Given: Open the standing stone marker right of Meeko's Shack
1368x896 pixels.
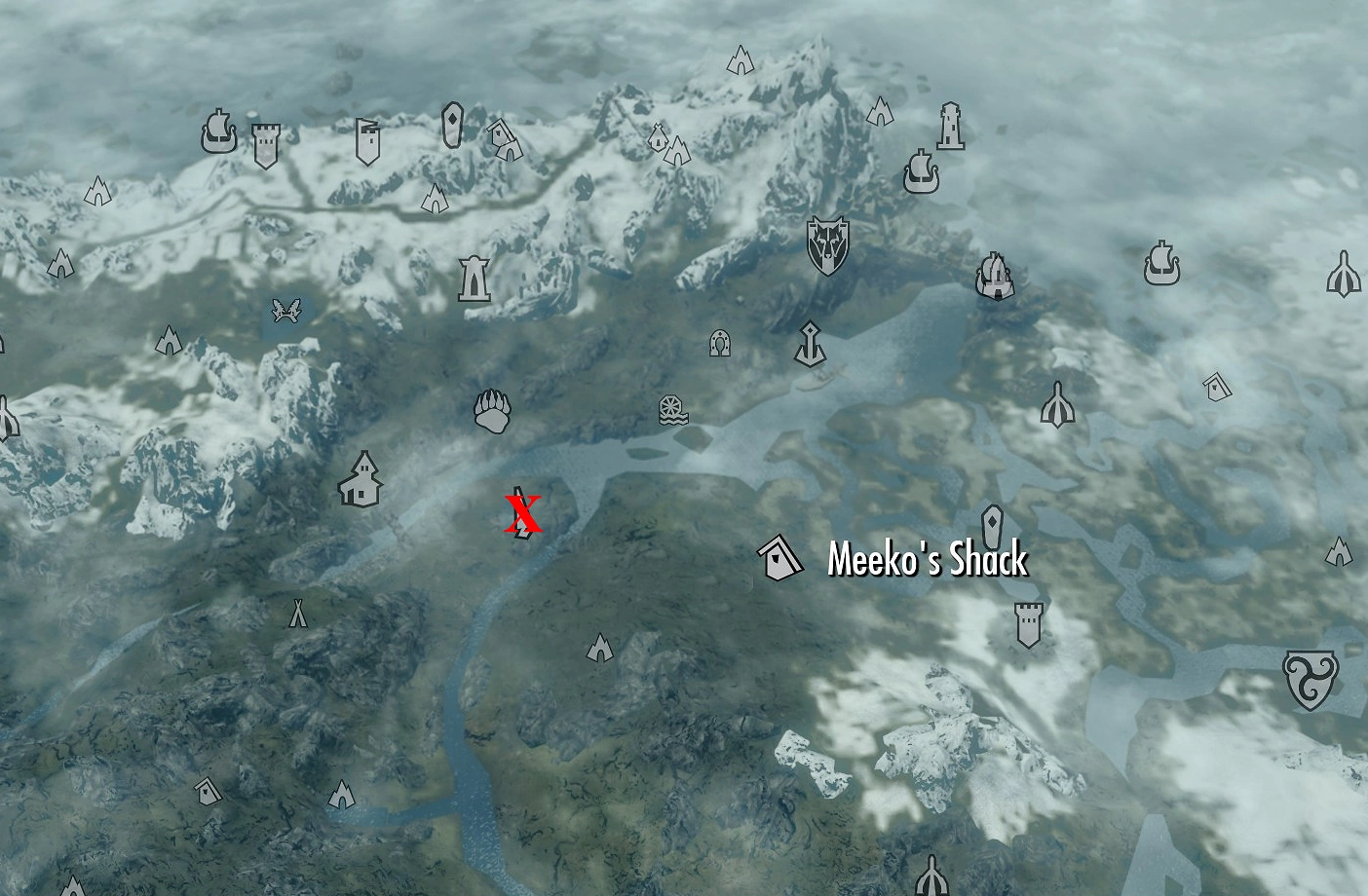Looking at the screenshot, I should coord(993,526).
